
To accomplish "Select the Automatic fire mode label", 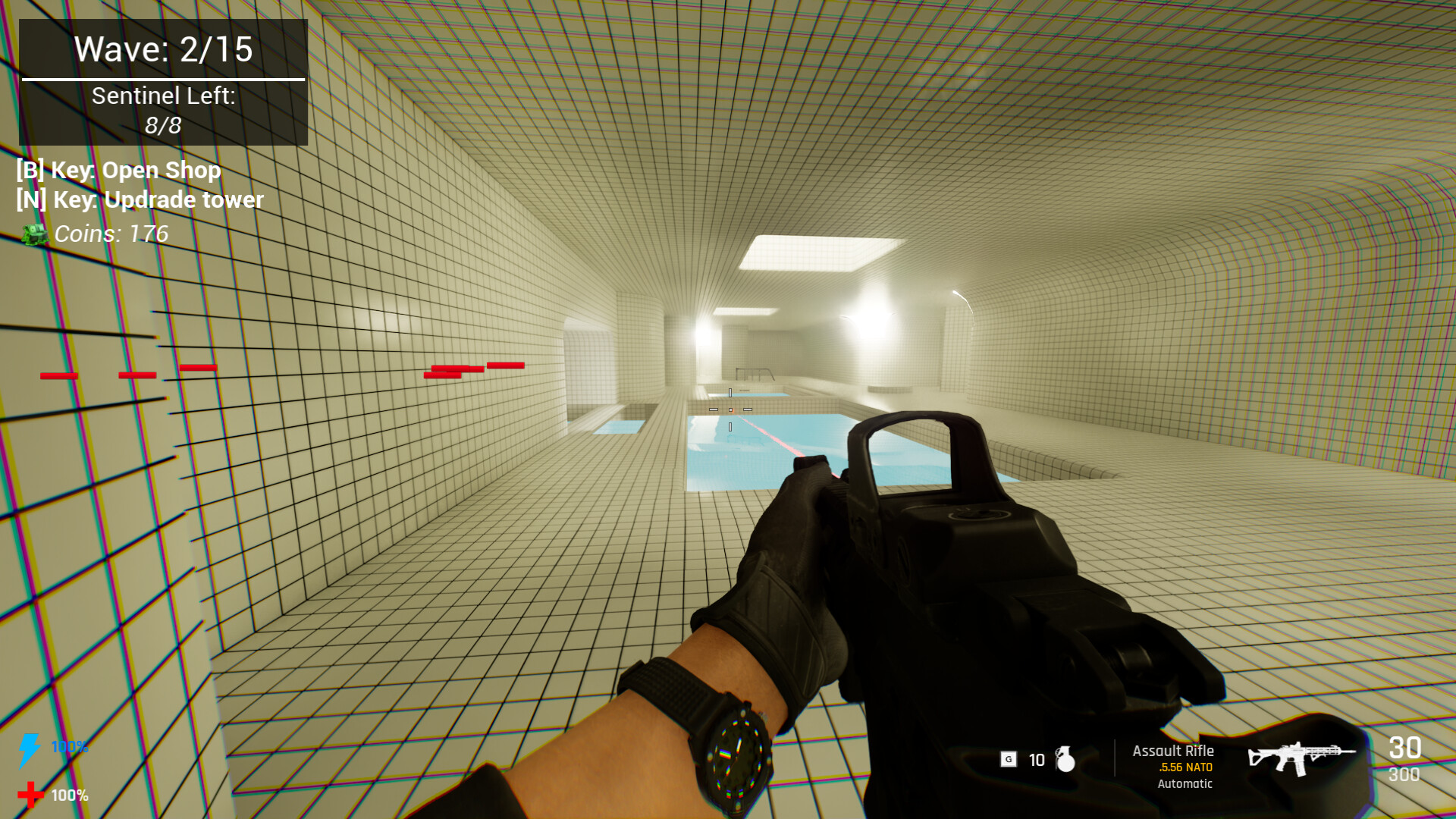I will tap(1185, 783).
